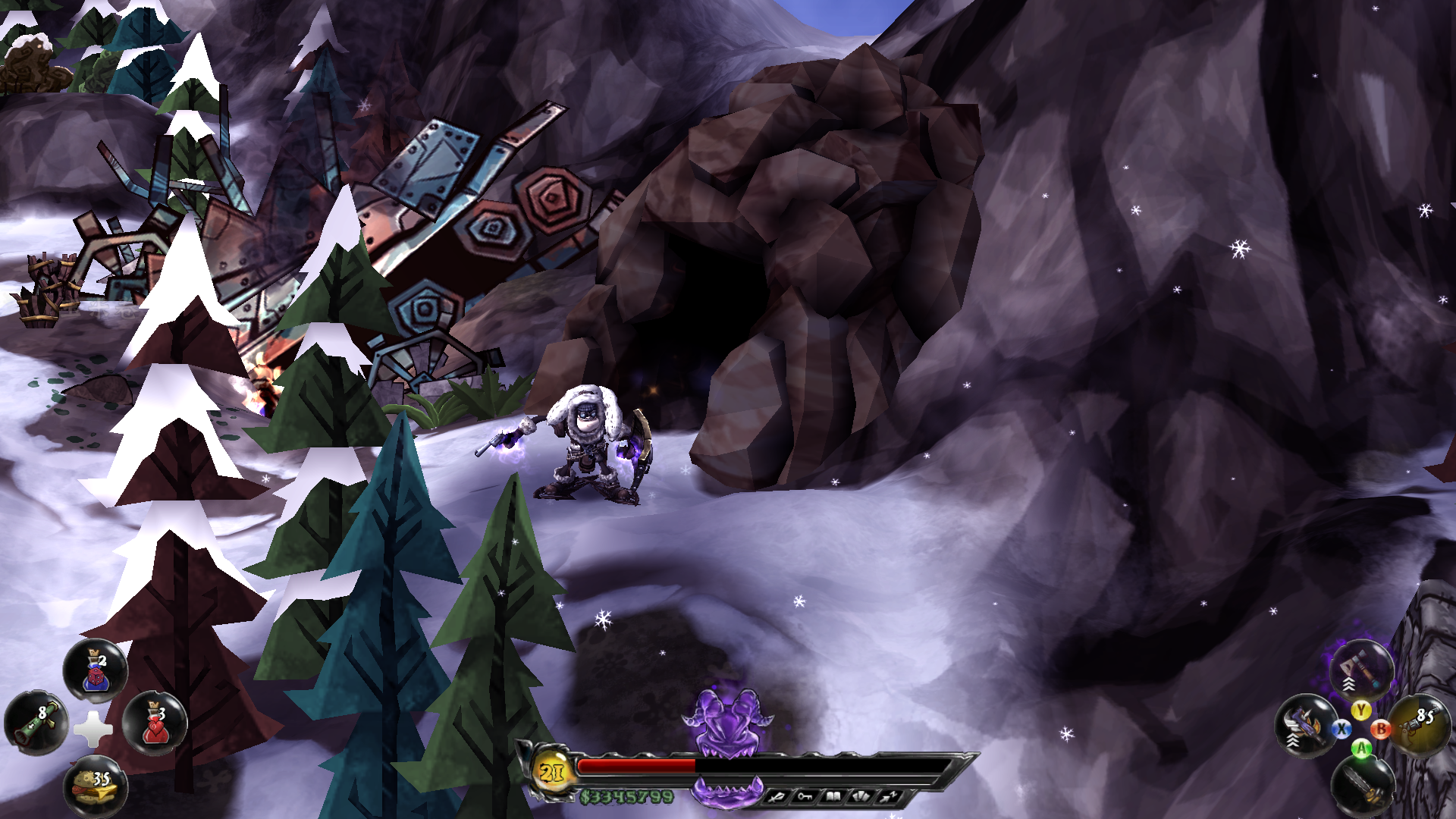Viewport: 1456px width, 819px height.
Task: Fire the revolver weapon slot
Action: (1419, 724)
